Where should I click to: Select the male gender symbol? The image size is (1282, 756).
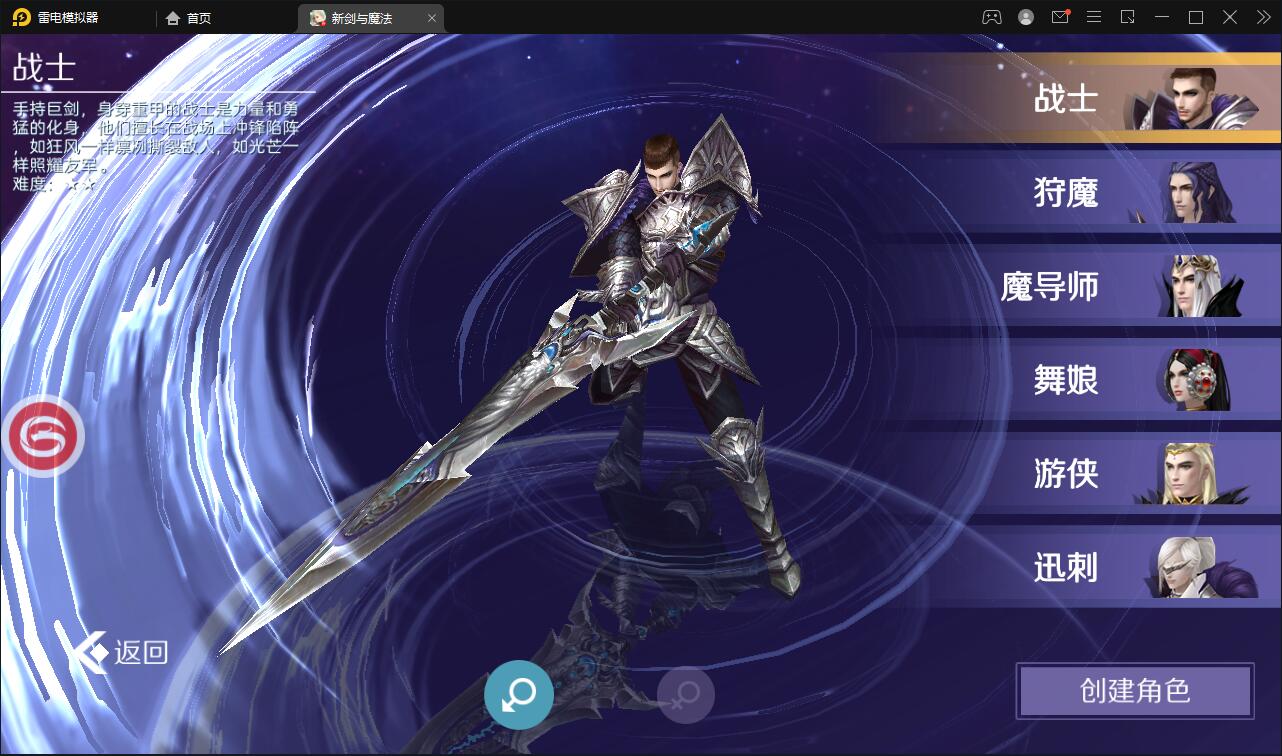pos(517,694)
